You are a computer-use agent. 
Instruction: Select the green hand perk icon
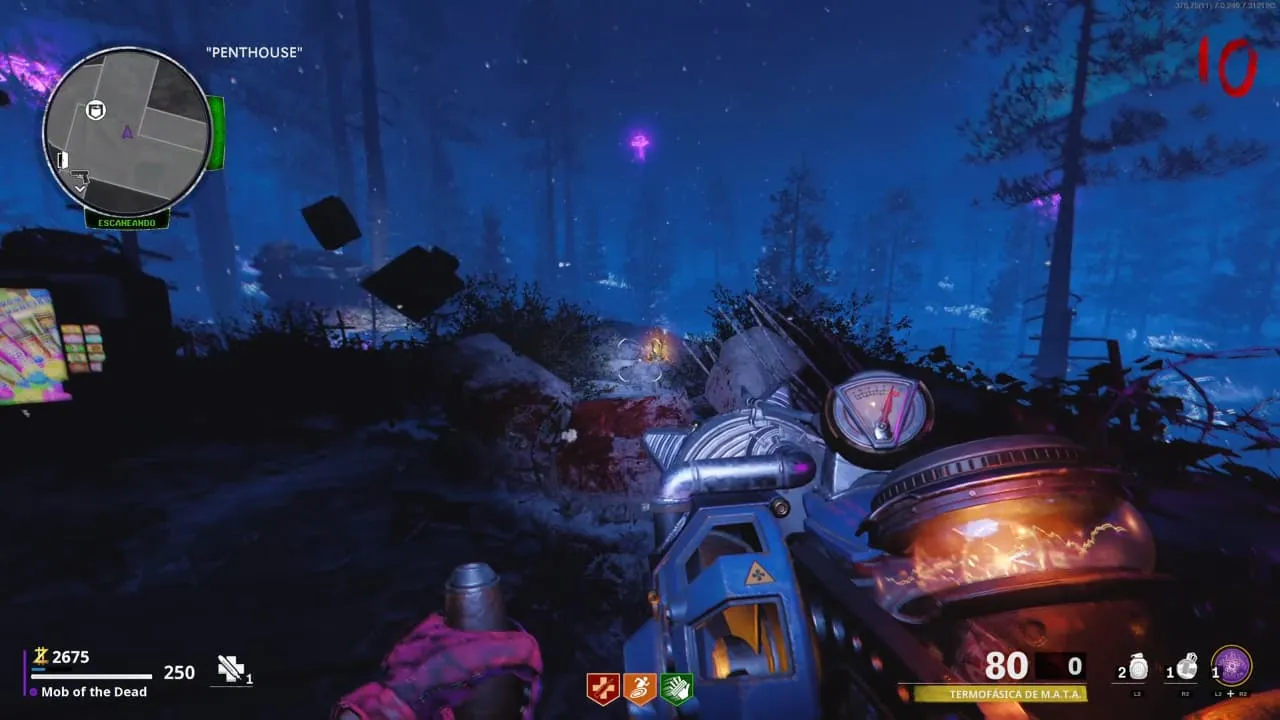point(676,688)
